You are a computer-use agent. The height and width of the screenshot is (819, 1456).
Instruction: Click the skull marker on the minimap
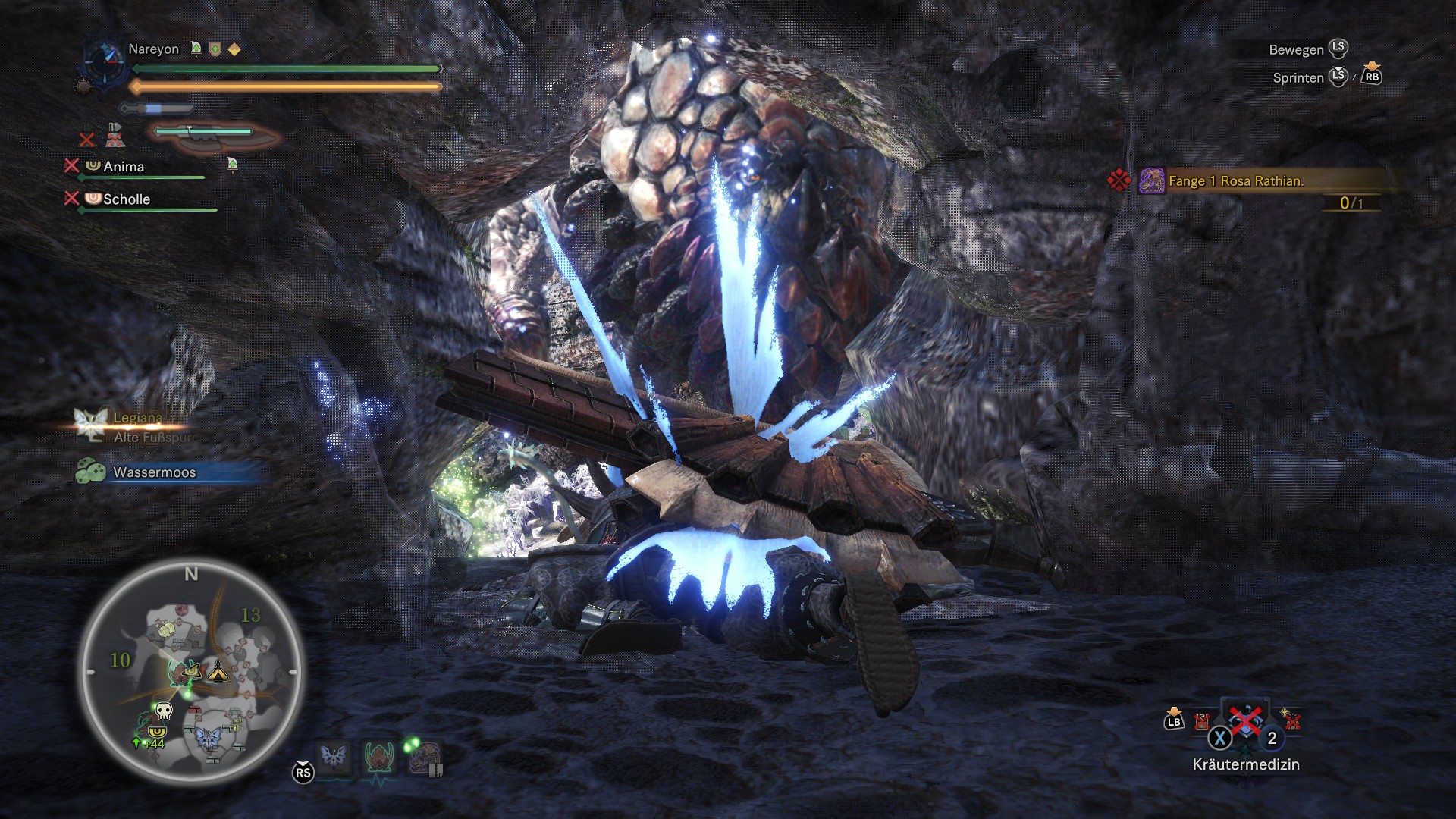[x=163, y=711]
